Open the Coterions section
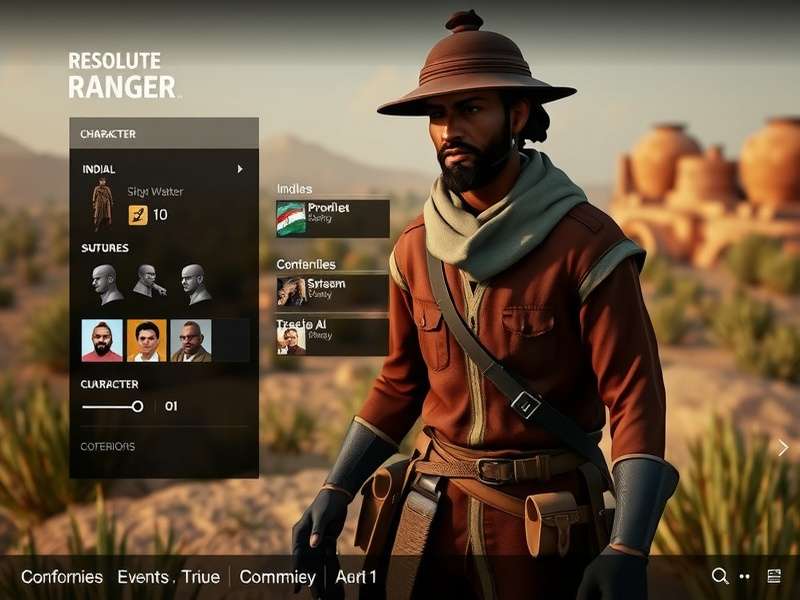Viewport: 800px width, 600px height. [x=108, y=446]
